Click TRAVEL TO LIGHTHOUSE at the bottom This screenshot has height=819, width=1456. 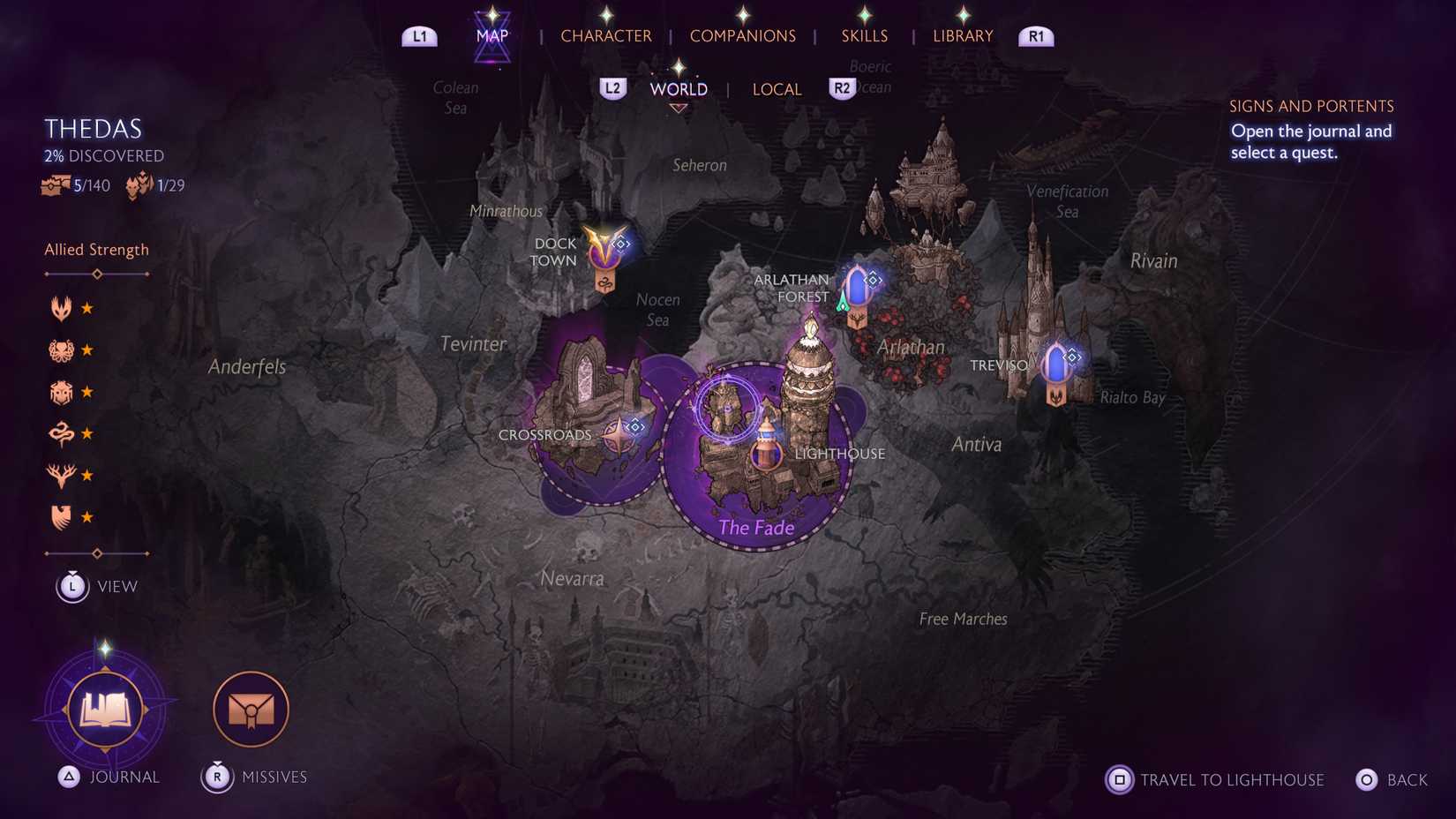pyautogui.click(x=1231, y=780)
